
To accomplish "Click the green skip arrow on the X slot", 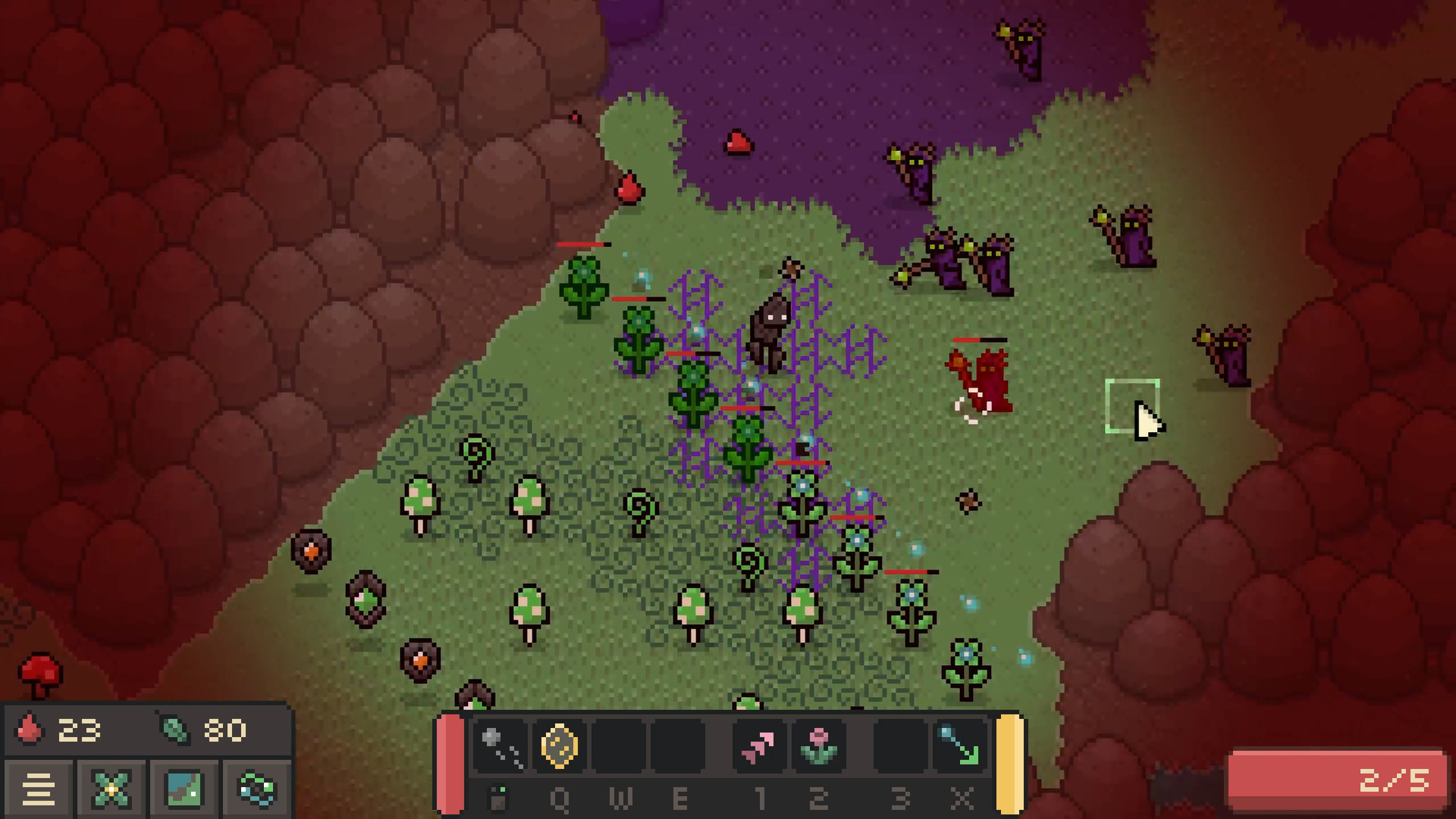I will (961, 747).
